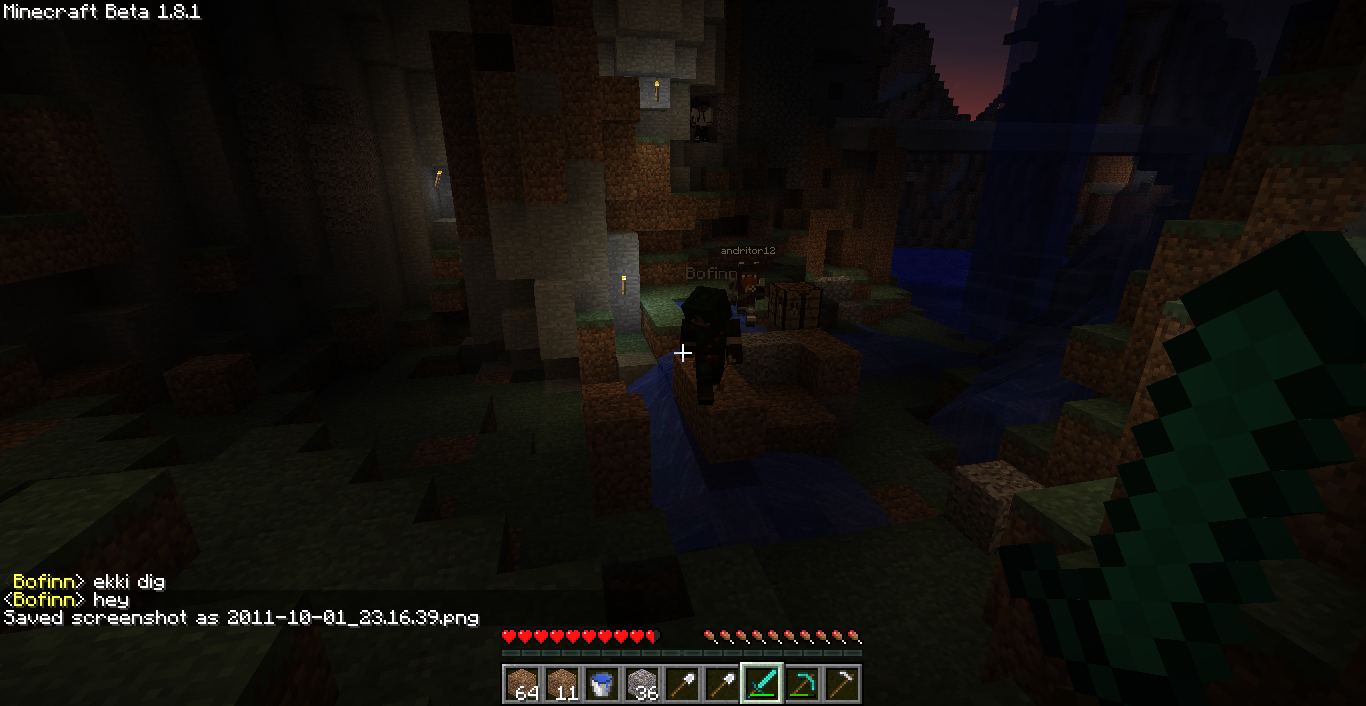Select the gravel stack of 36

pos(641,684)
